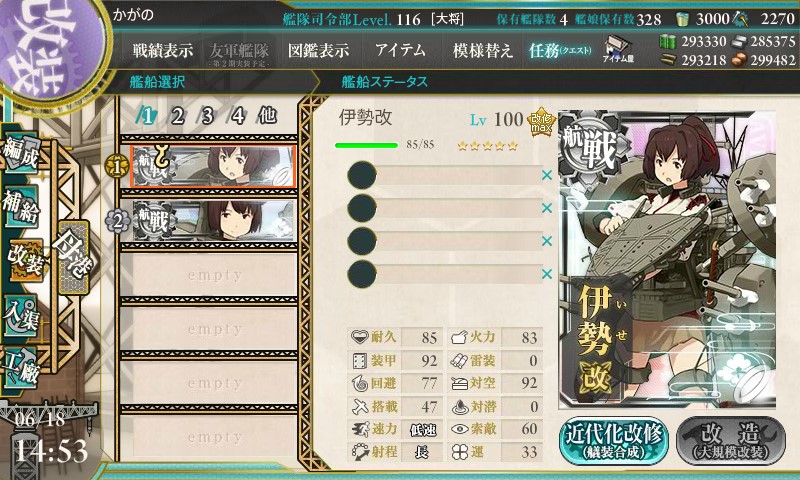Viewport: 800px width, 480px height.
Task: Switch to fleet tab 4
Action: (237, 115)
